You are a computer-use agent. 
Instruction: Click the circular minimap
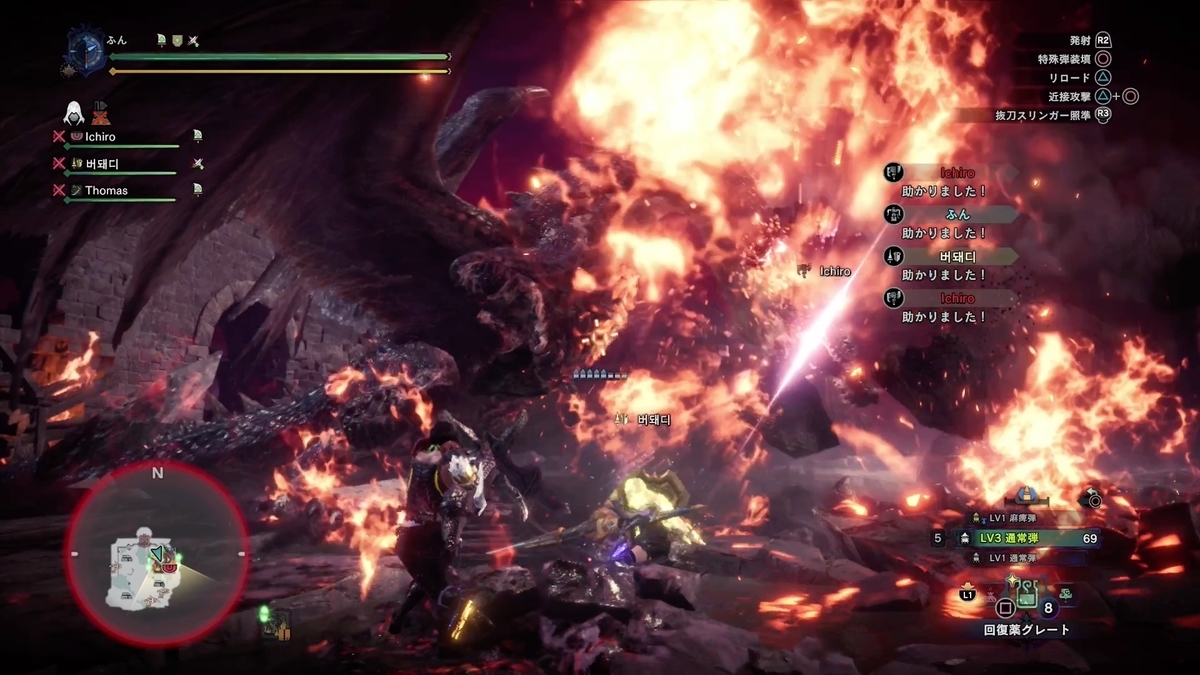[x=157, y=555]
